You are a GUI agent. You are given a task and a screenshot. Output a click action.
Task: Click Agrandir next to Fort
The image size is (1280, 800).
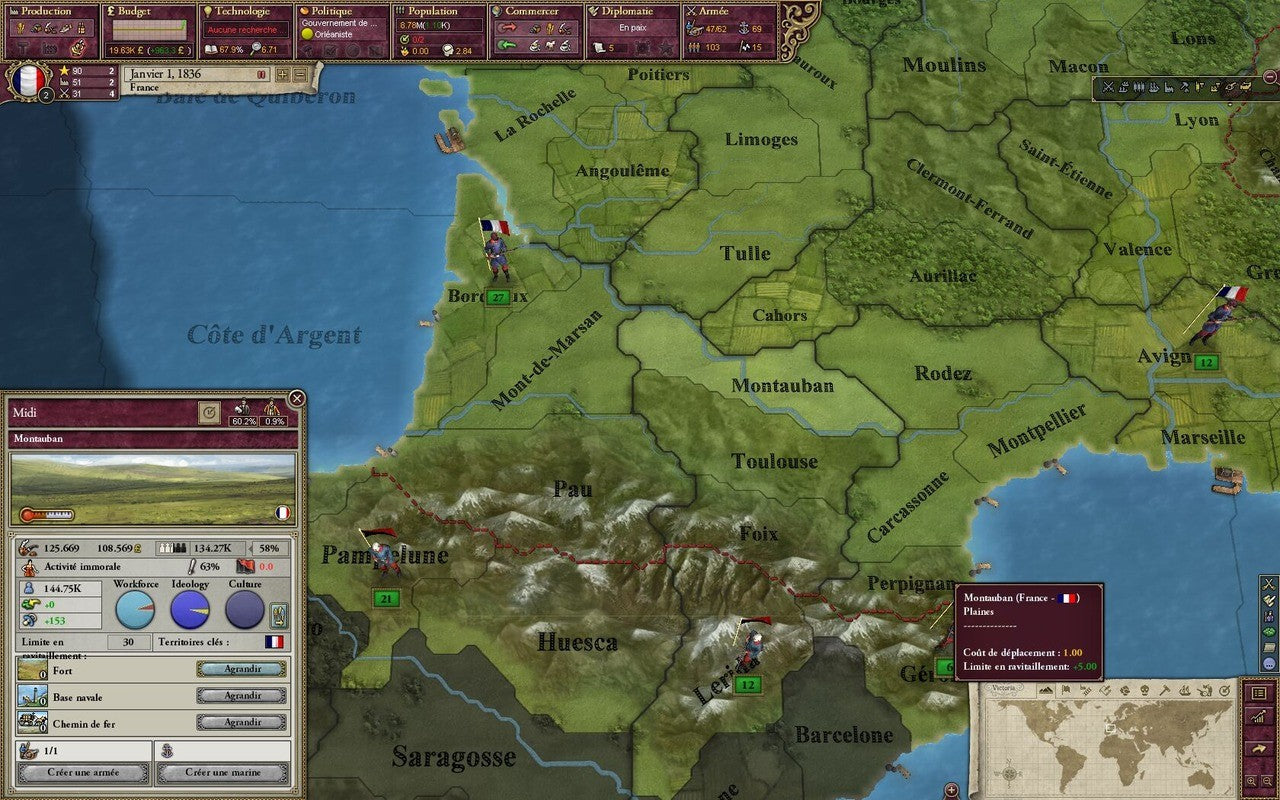click(240, 669)
